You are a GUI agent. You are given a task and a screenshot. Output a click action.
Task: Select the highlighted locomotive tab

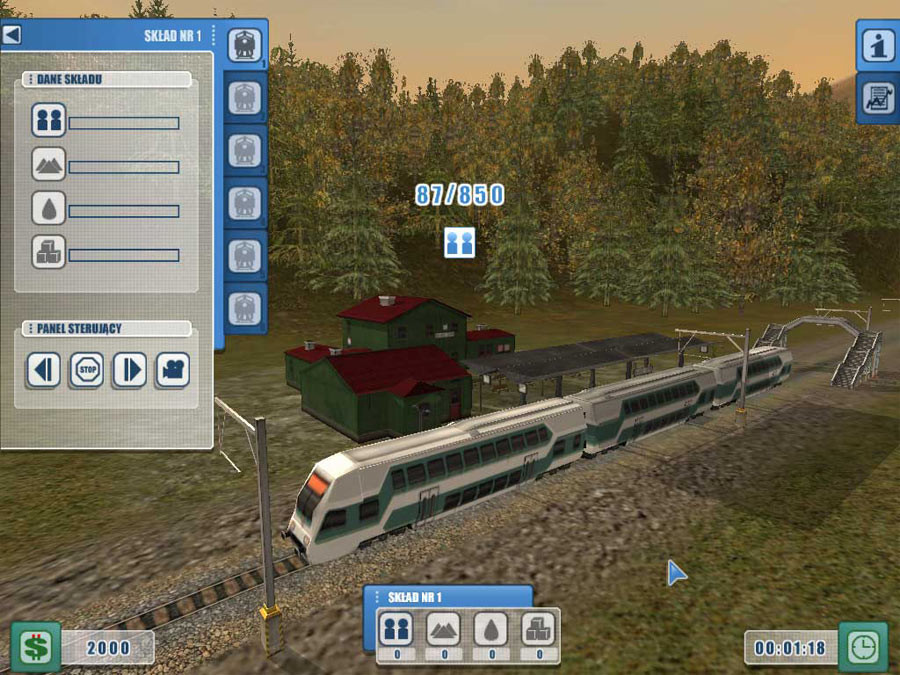pos(245,45)
